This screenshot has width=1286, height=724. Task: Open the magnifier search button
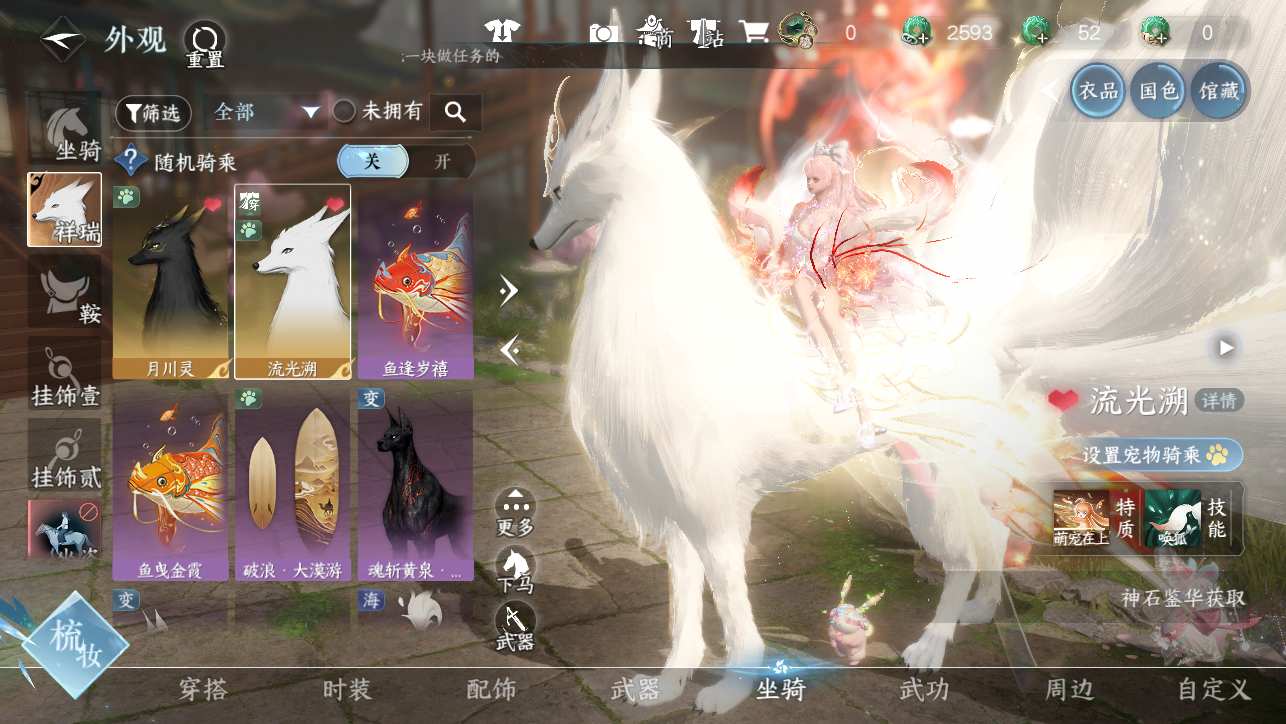click(x=456, y=112)
